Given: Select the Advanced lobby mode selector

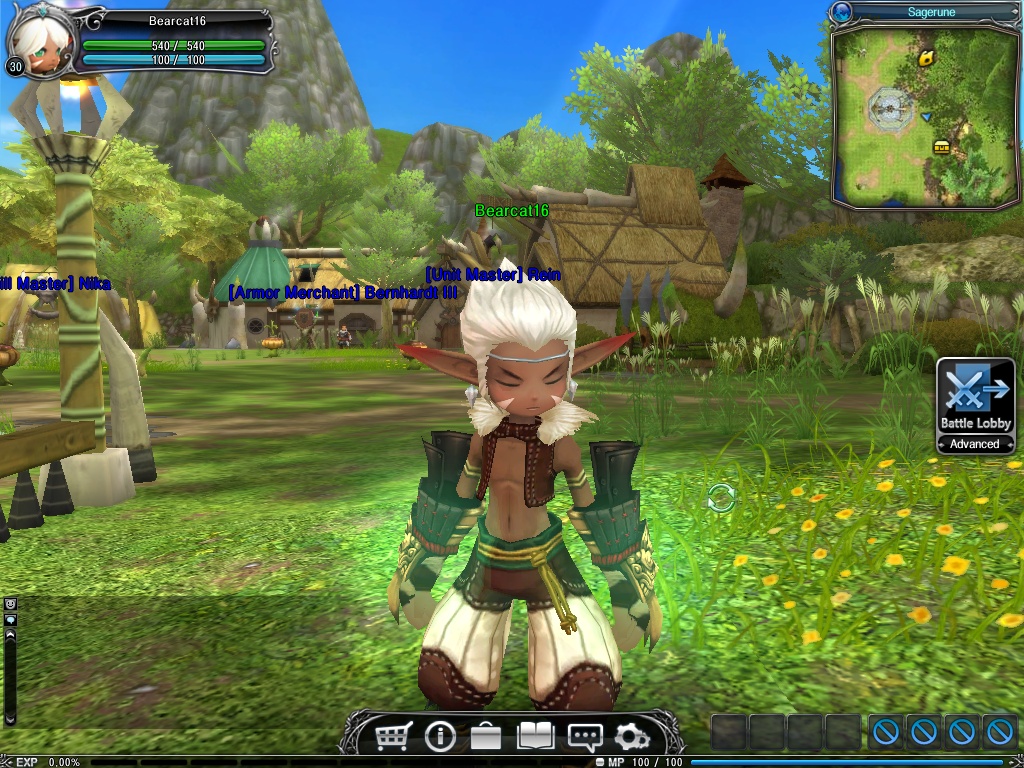Looking at the screenshot, I should [x=975, y=444].
